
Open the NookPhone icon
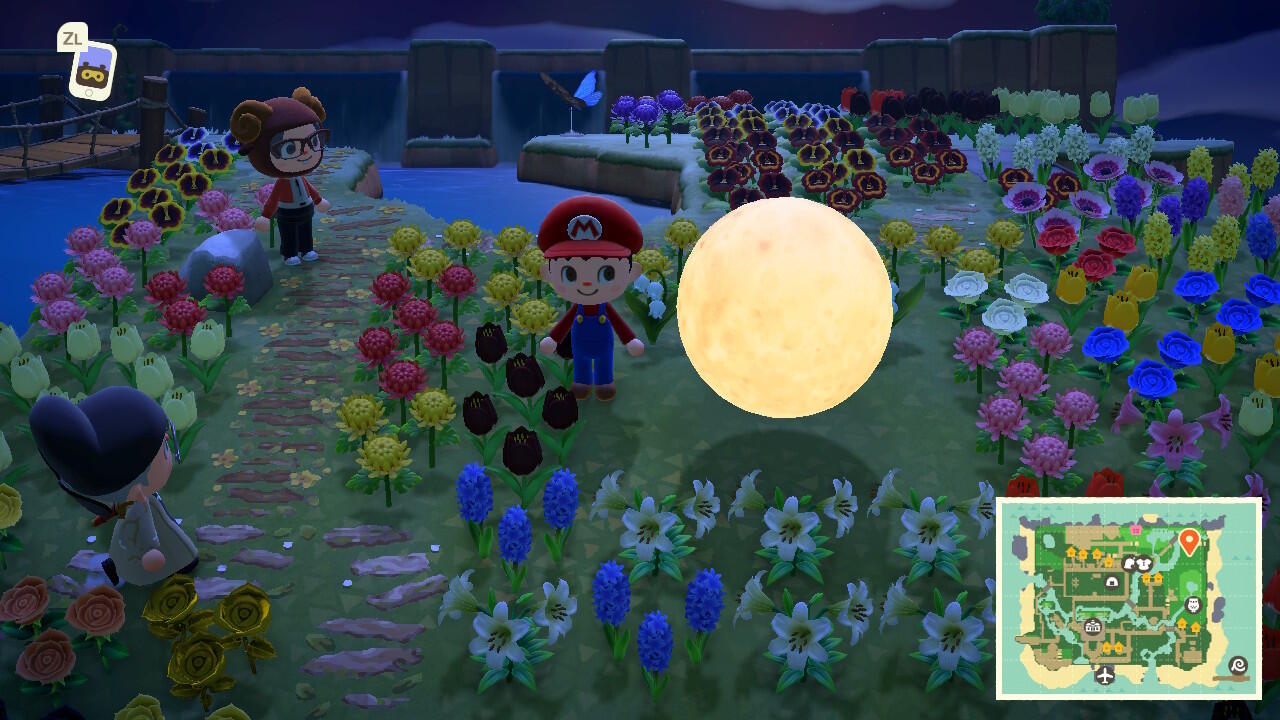pos(92,68)
